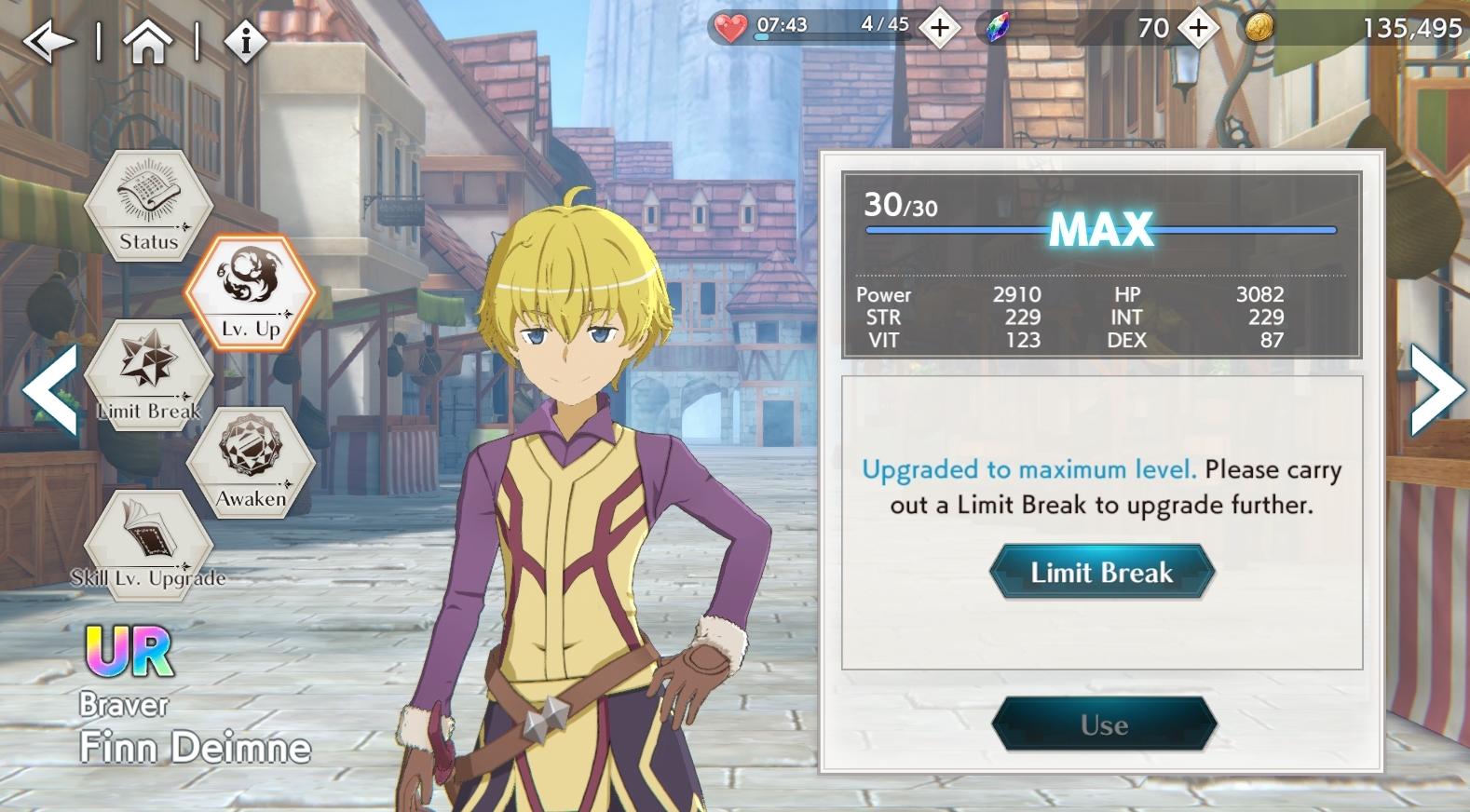Open the Status hexagon menu
The image size is (1470, 812).
coord(148,205)
